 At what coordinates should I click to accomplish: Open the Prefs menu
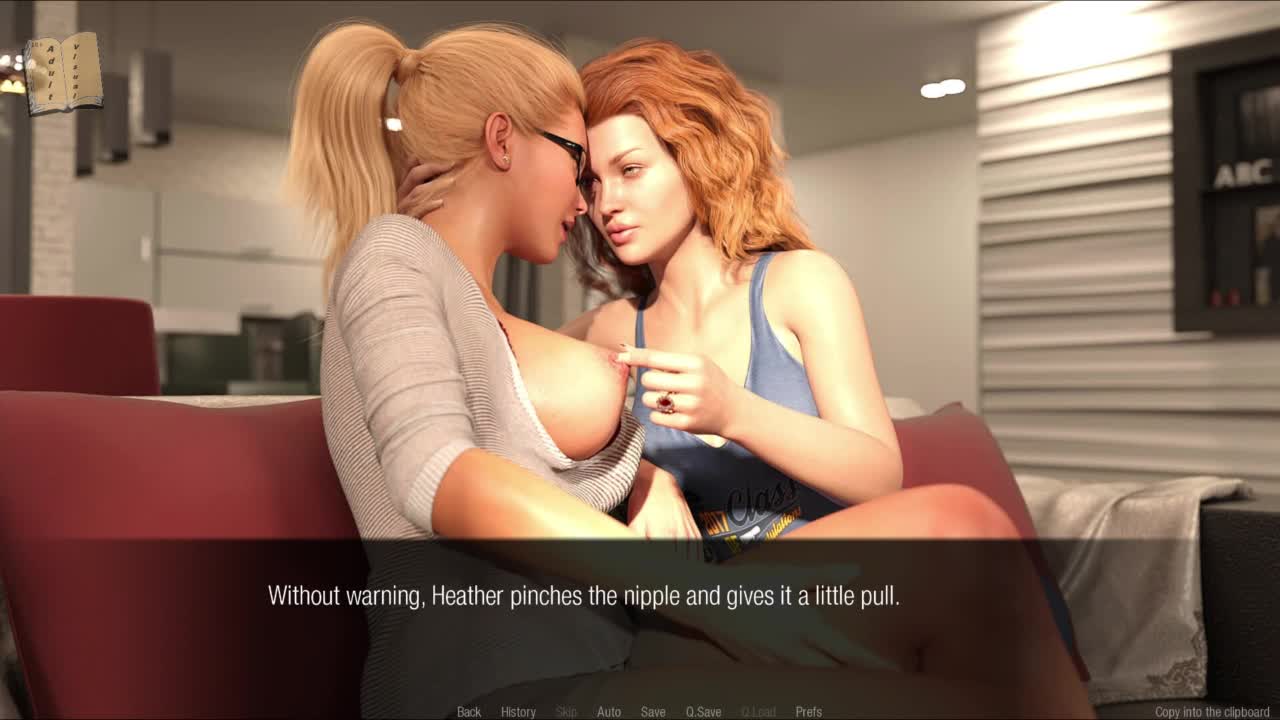click(x=808, y=712)
